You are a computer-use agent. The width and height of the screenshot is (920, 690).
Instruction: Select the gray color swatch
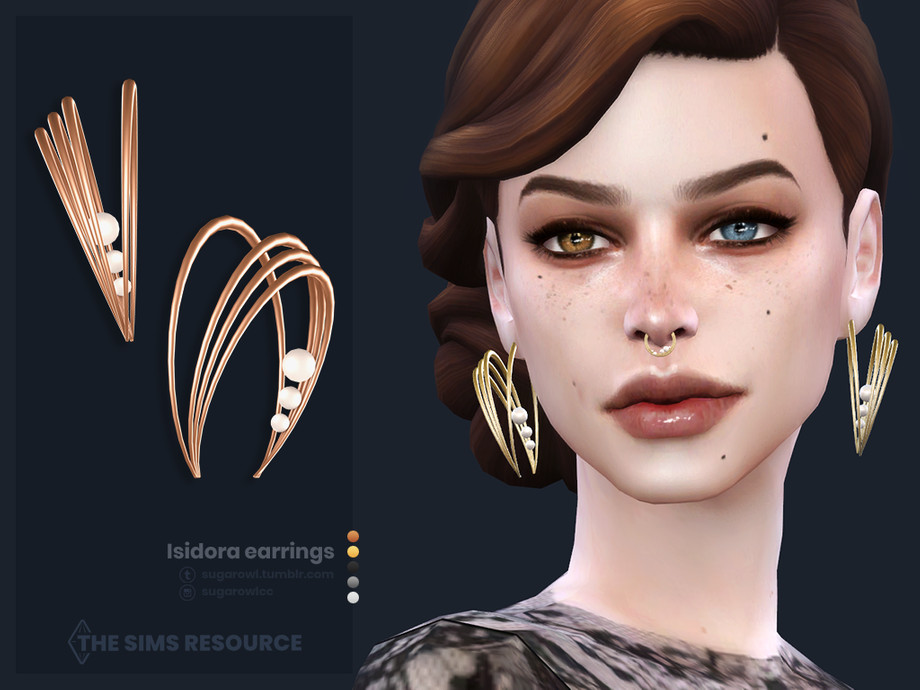coord(352,581)
